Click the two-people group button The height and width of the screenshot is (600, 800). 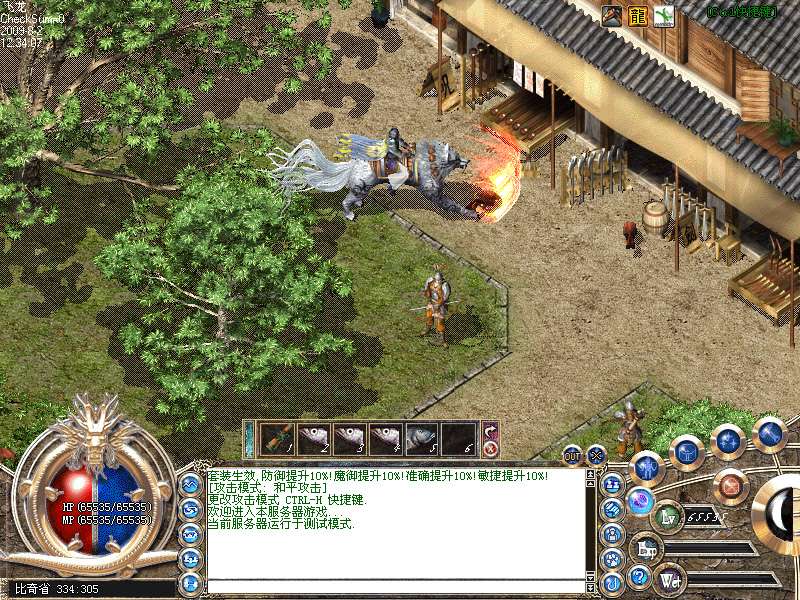click(x=613, y=483)
